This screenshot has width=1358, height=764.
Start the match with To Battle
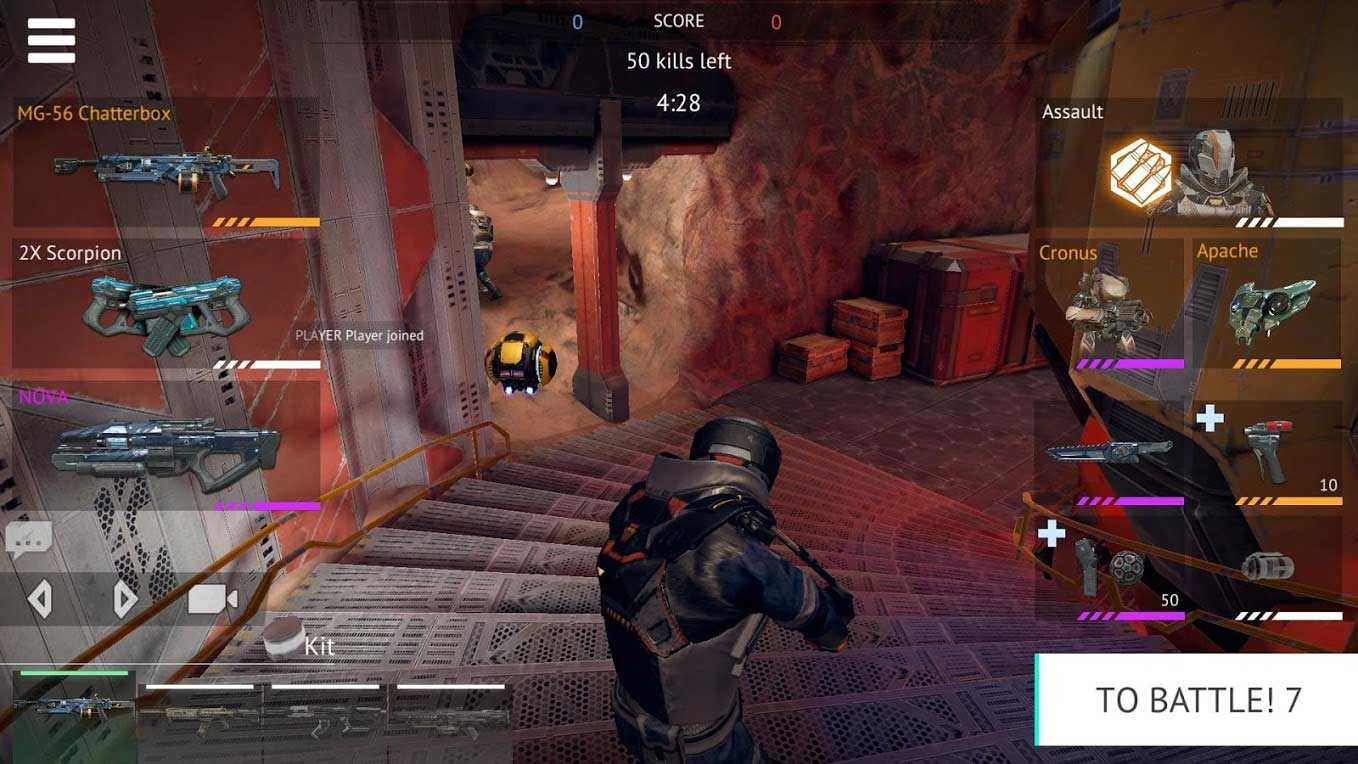click(1197, 700)
